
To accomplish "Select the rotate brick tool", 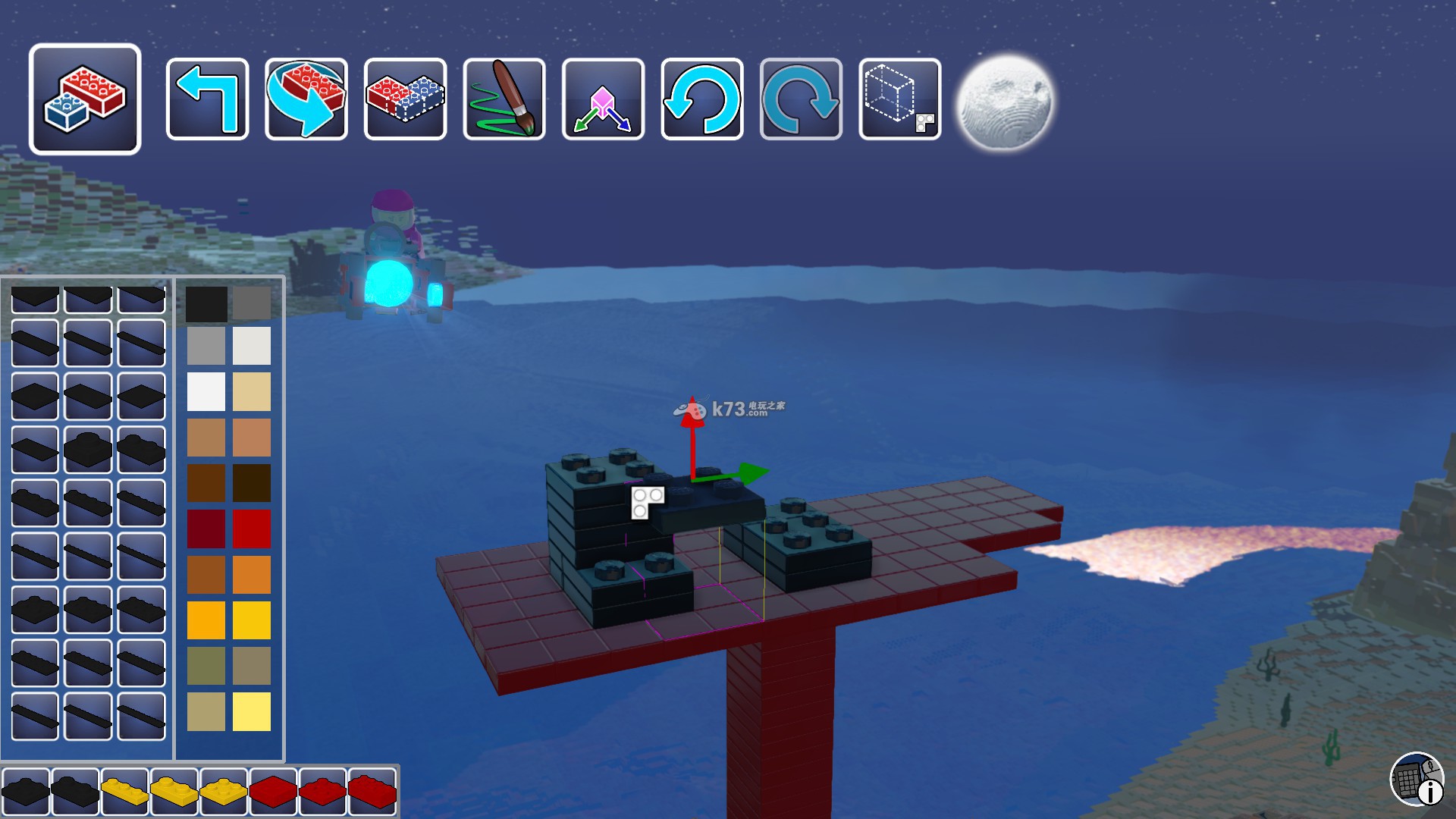I will coord(306,99).
